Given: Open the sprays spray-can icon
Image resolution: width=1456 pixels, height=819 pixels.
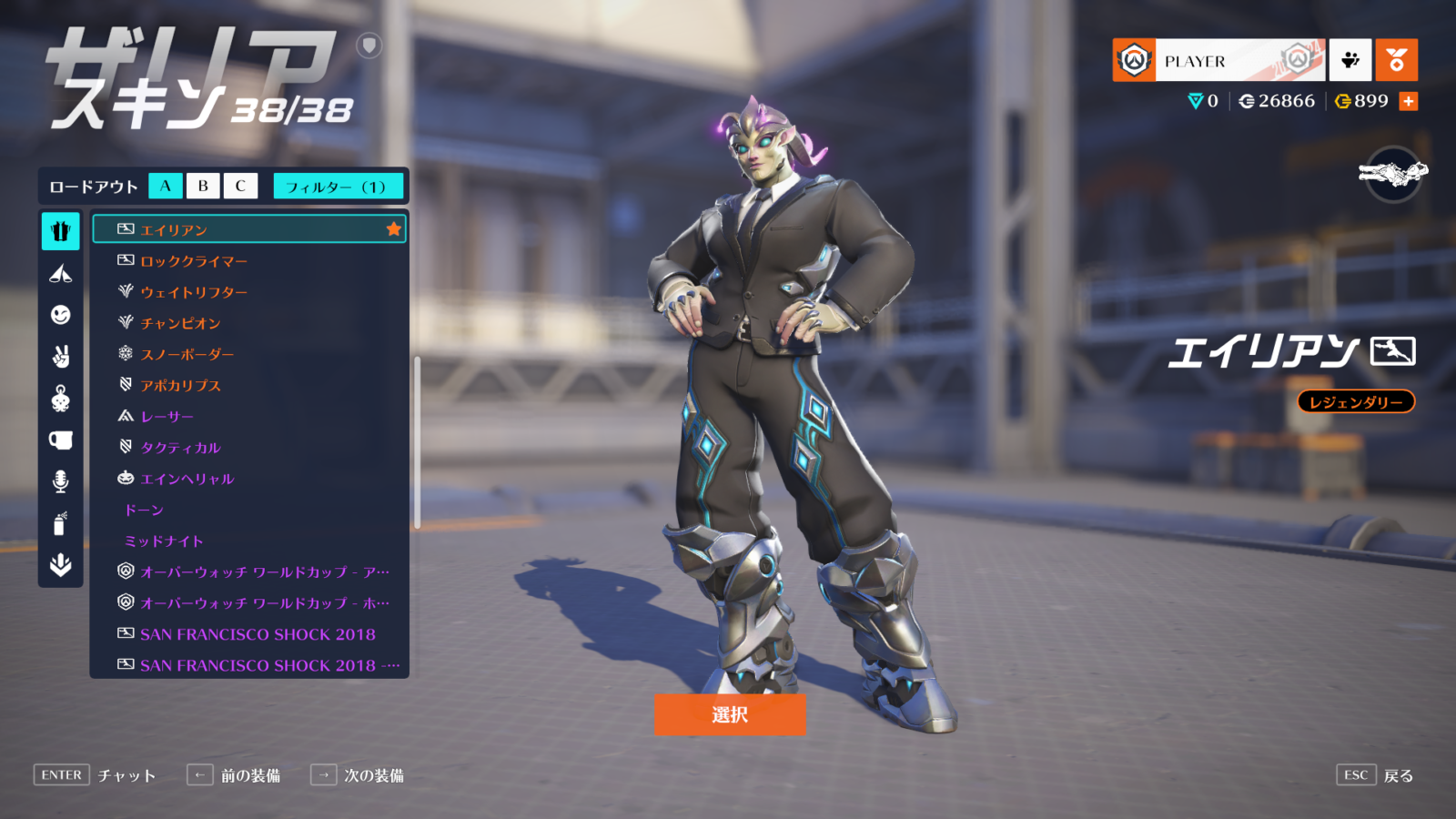Looking at the screenshot, I should pos(59,521).
